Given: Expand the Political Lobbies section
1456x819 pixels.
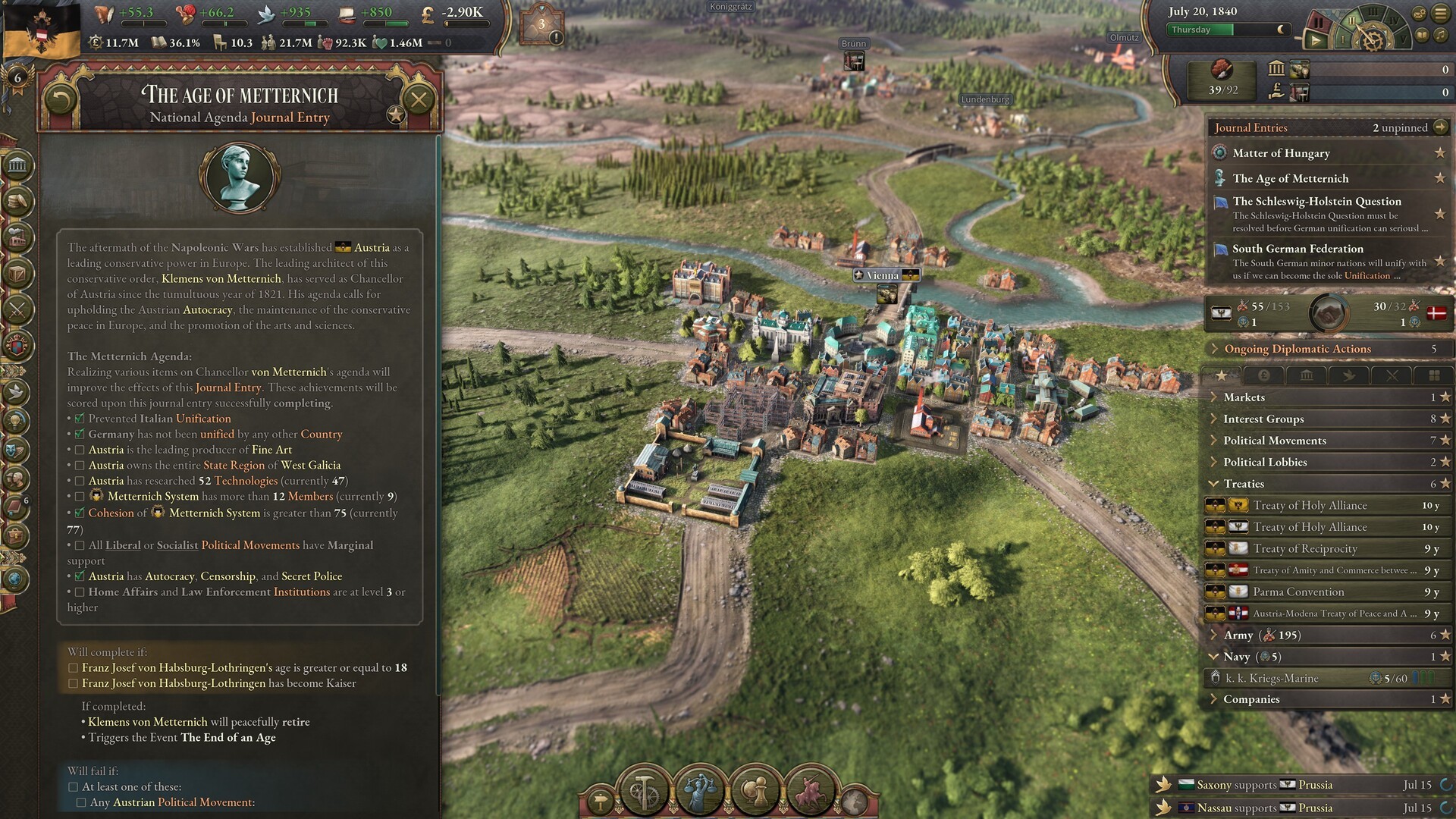Looking at the screenshot, I should click(x=1265, y=462).
